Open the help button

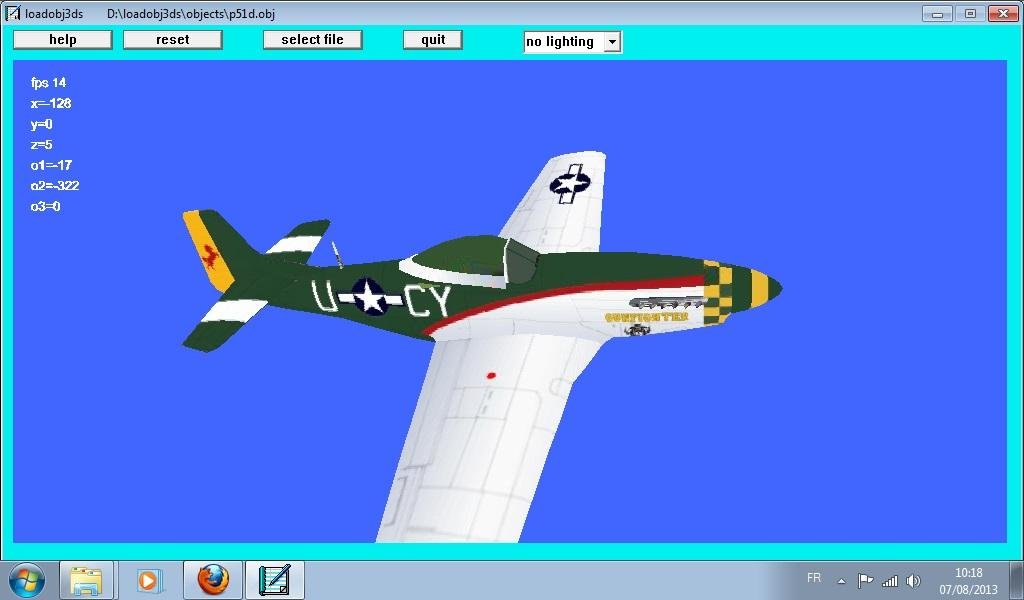[62, 40]
